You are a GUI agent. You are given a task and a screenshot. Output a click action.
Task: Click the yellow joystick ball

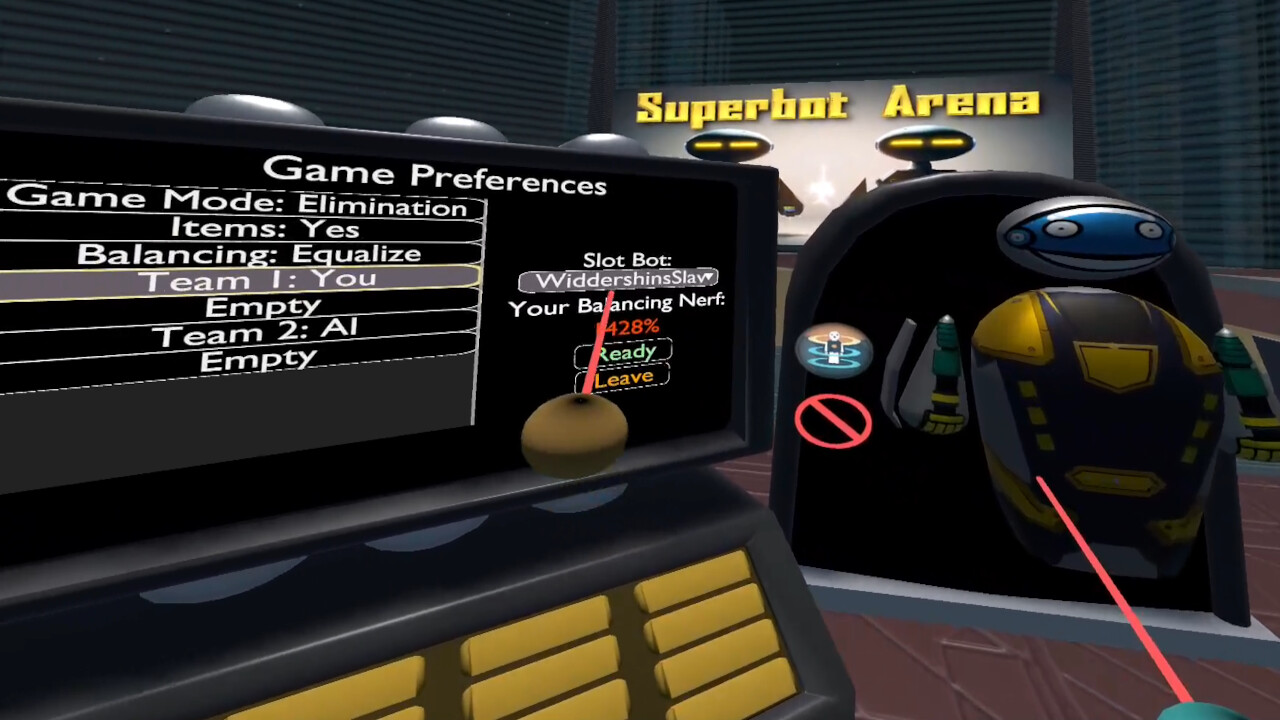point(572,430)
